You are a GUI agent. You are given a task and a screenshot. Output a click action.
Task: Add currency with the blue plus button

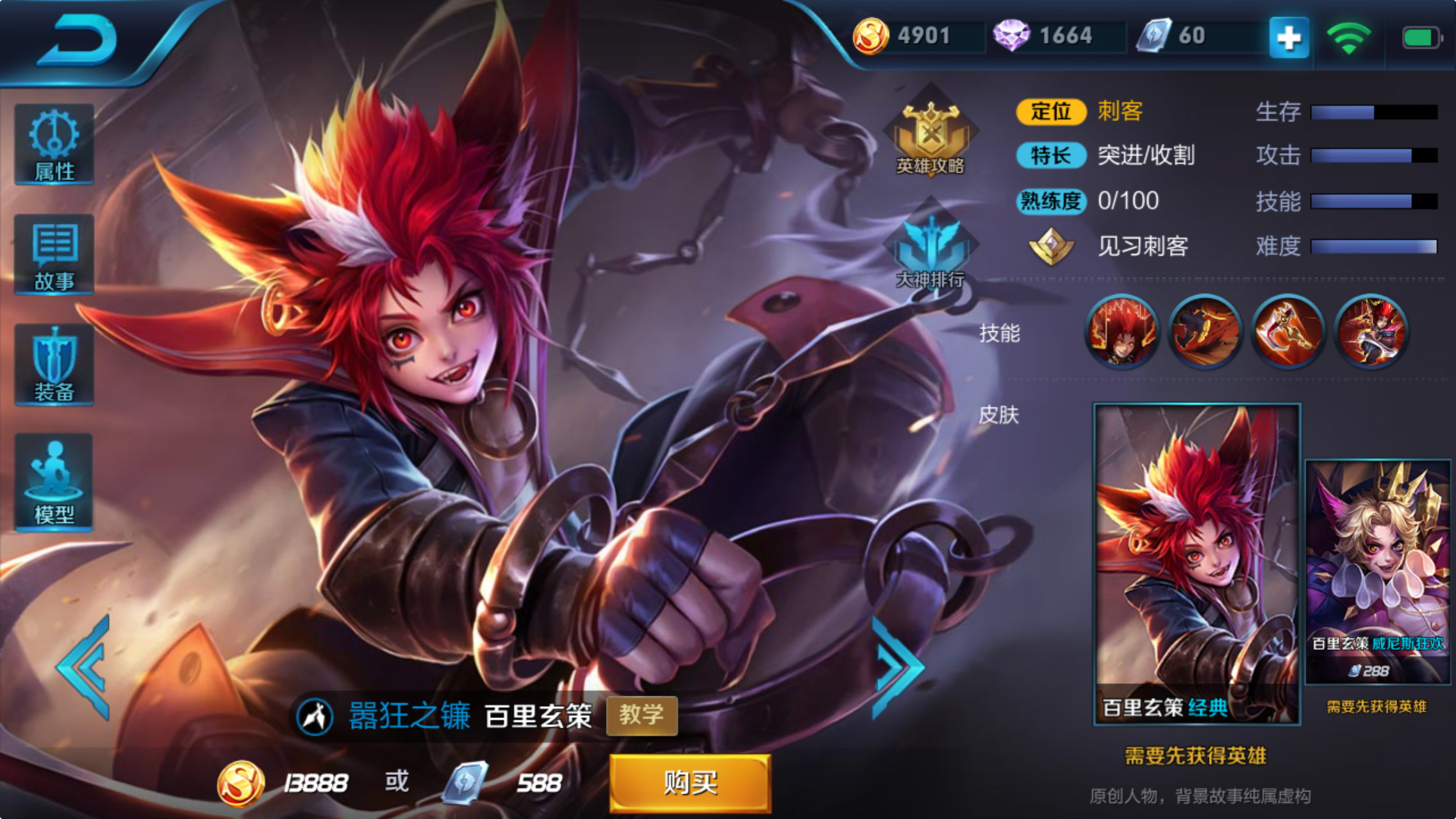click(1288, 37)
